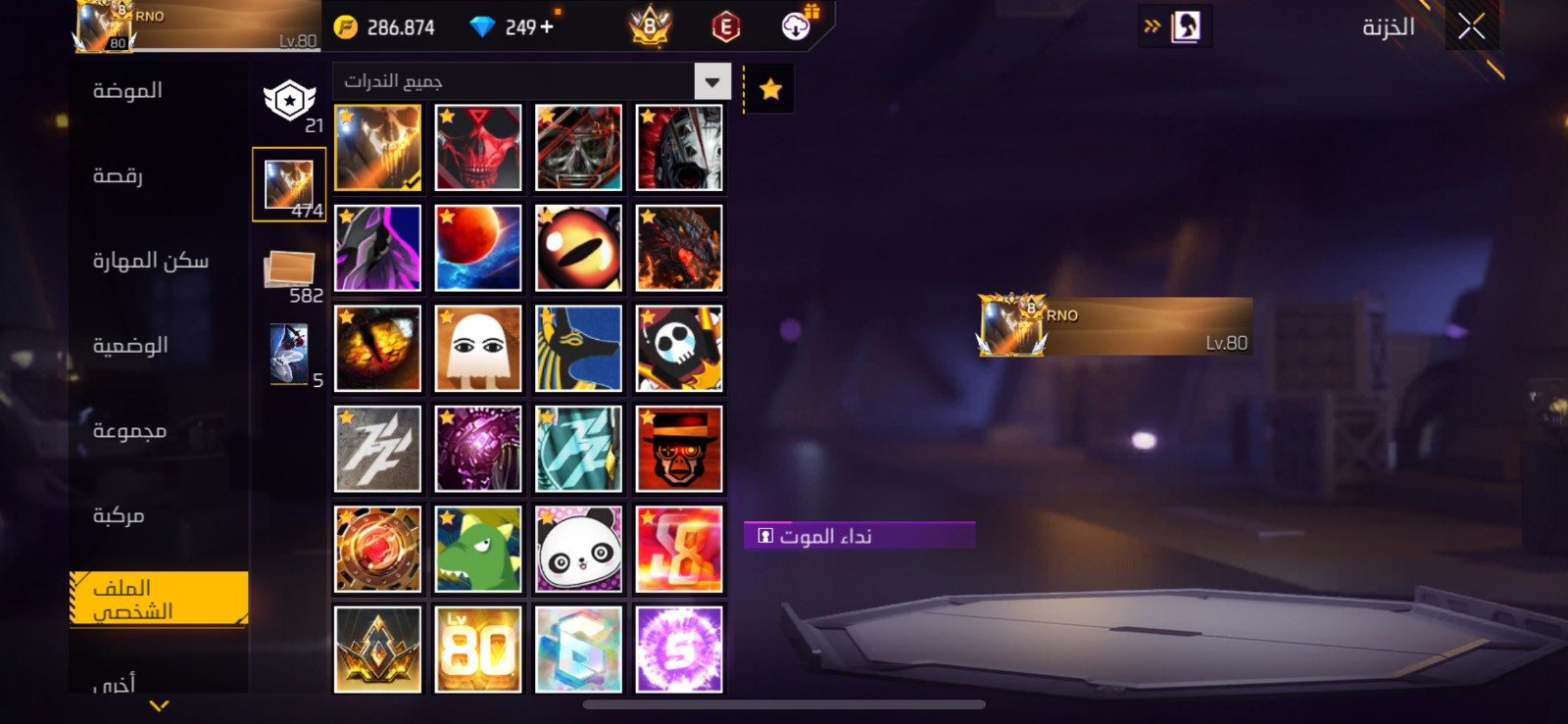Expand the جميع الندرات rarity dropdown
The height and width of the screenshot is (724, 1568).
tap(712, 81)
